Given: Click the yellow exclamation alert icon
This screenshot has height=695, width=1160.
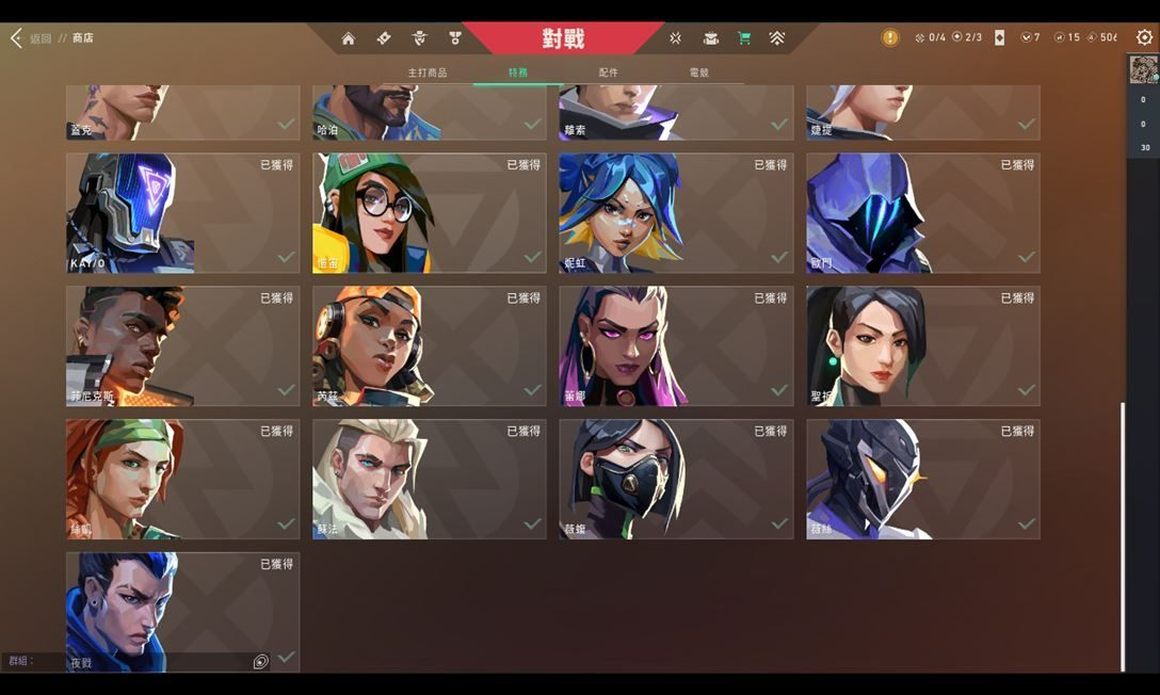Looking at the screenshot, I should [889, 38].
